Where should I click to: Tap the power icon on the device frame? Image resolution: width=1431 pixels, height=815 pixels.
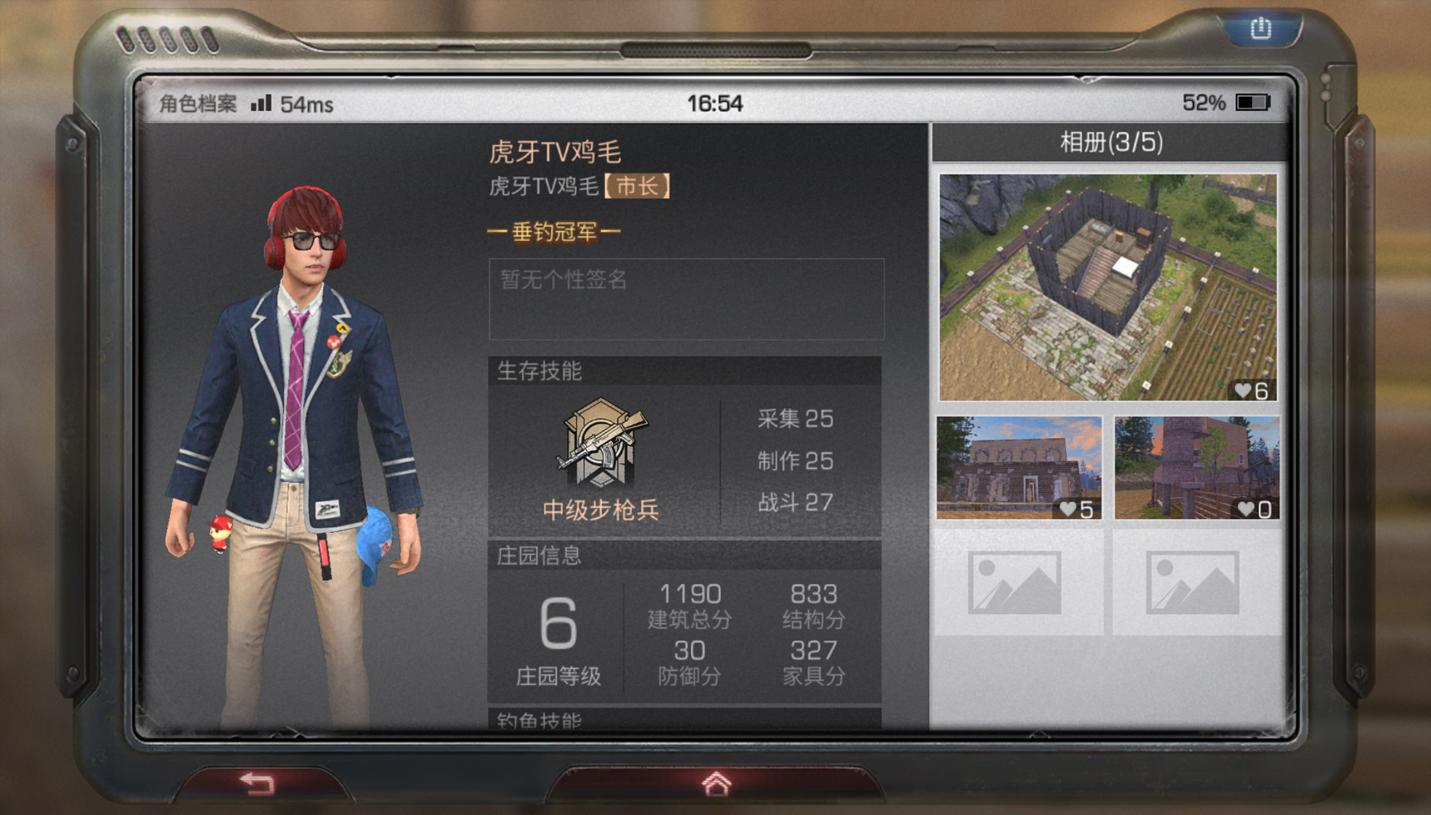coord(1258,29)
